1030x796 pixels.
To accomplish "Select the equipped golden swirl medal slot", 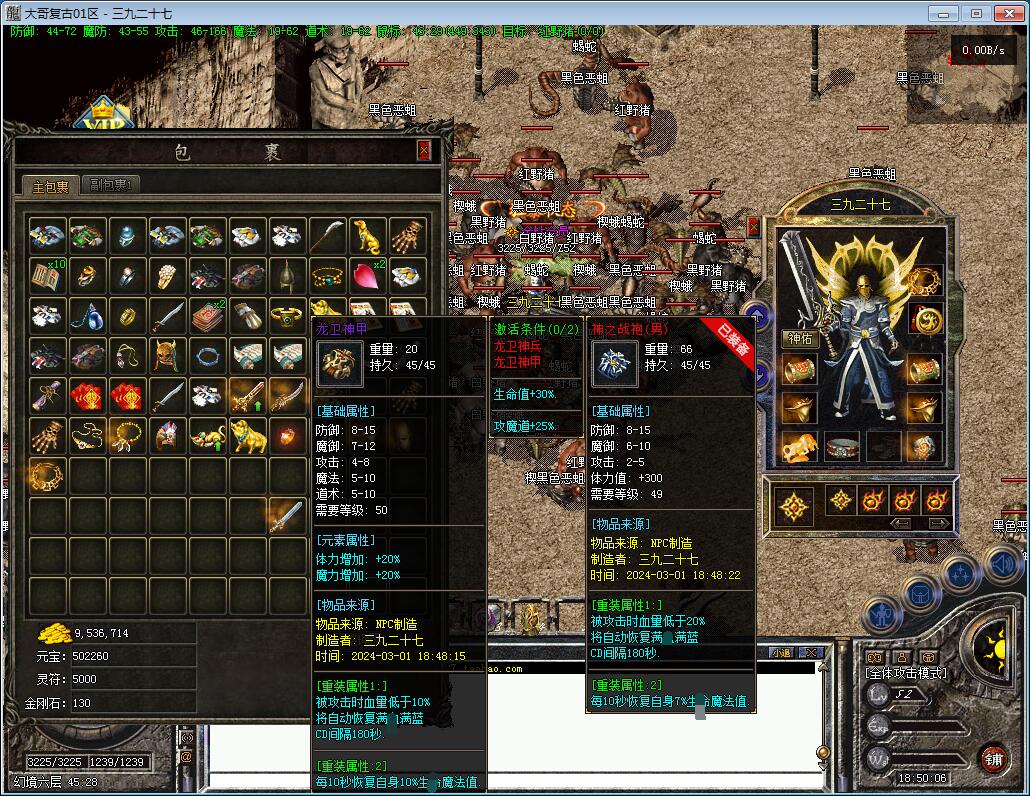I will (925, 320).
